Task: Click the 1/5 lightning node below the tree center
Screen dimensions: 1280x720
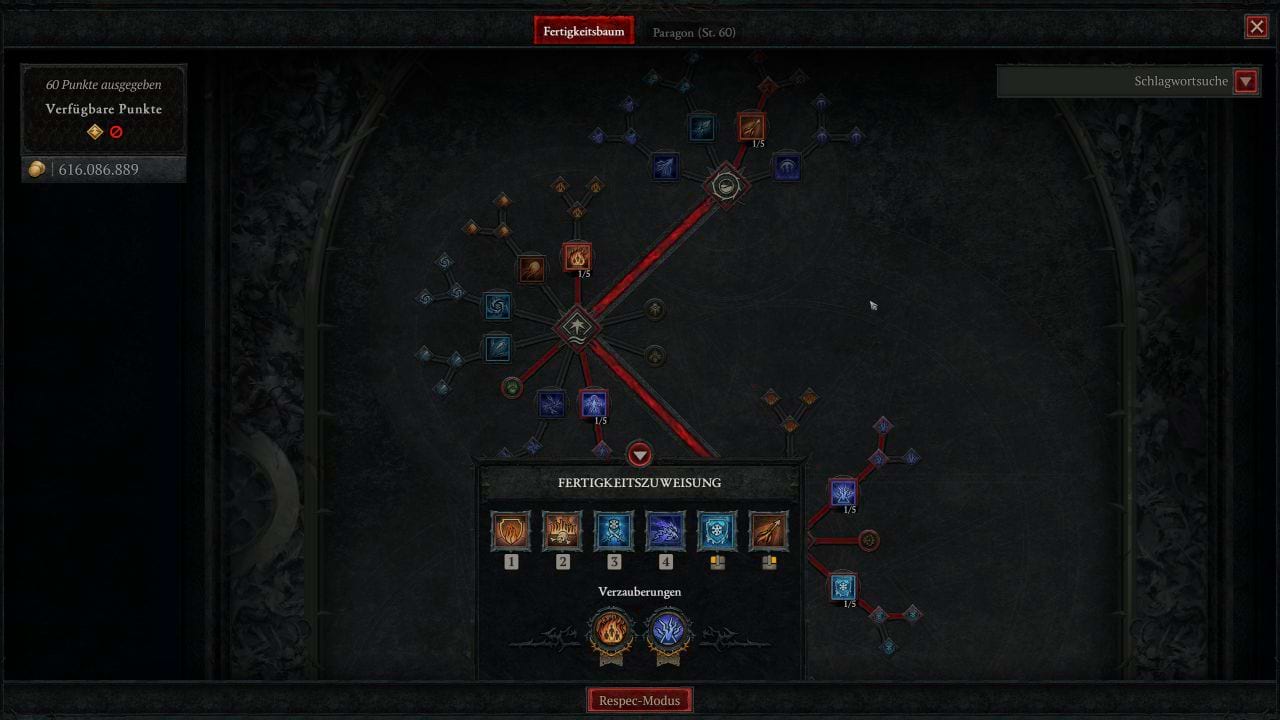Action: pos(592,403)
